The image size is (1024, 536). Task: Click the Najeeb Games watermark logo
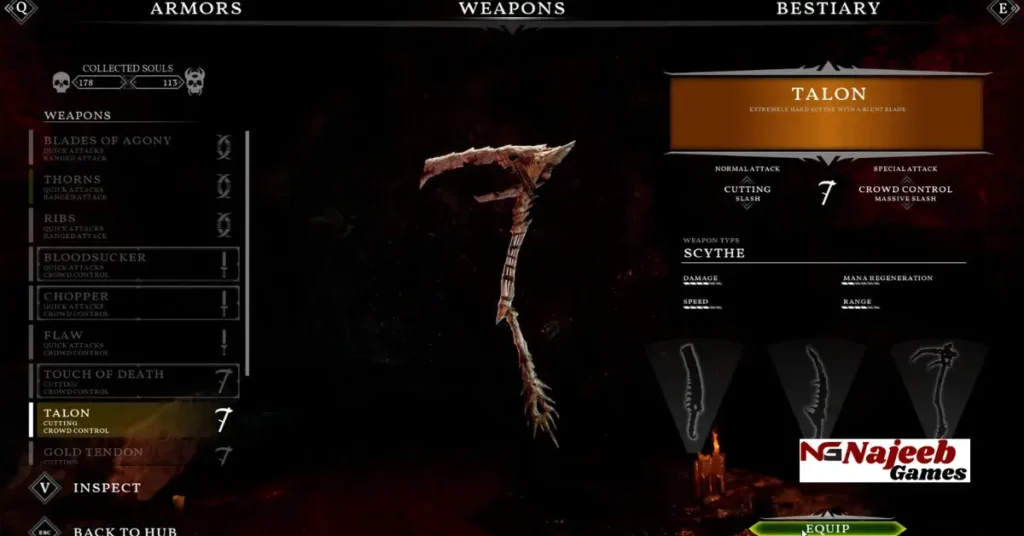coord(884,460)
